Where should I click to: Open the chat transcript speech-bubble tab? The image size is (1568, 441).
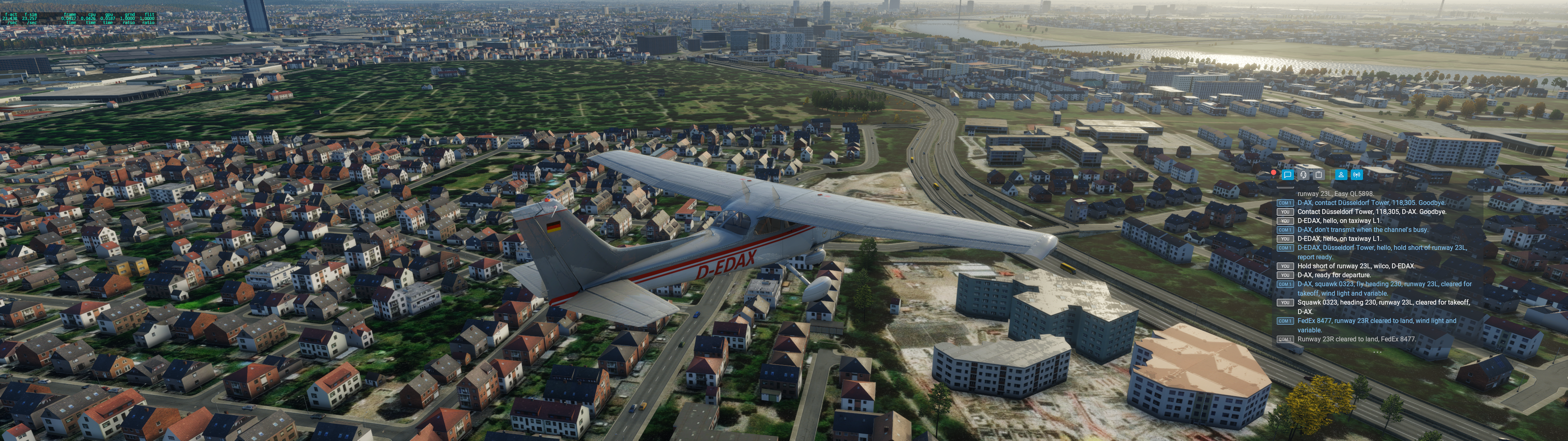[1287, 175]
